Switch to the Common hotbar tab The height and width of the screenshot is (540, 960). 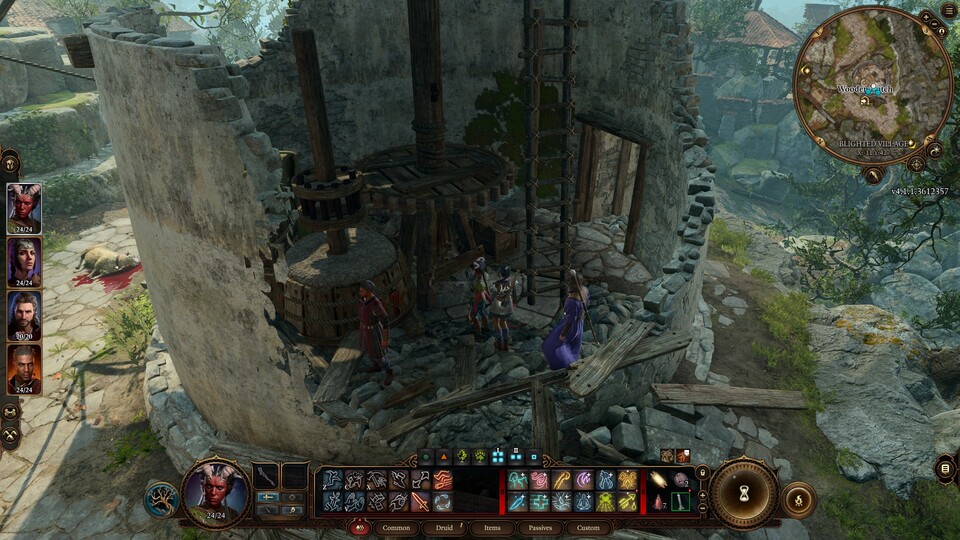pyautogui.click(x=396, y=527)
